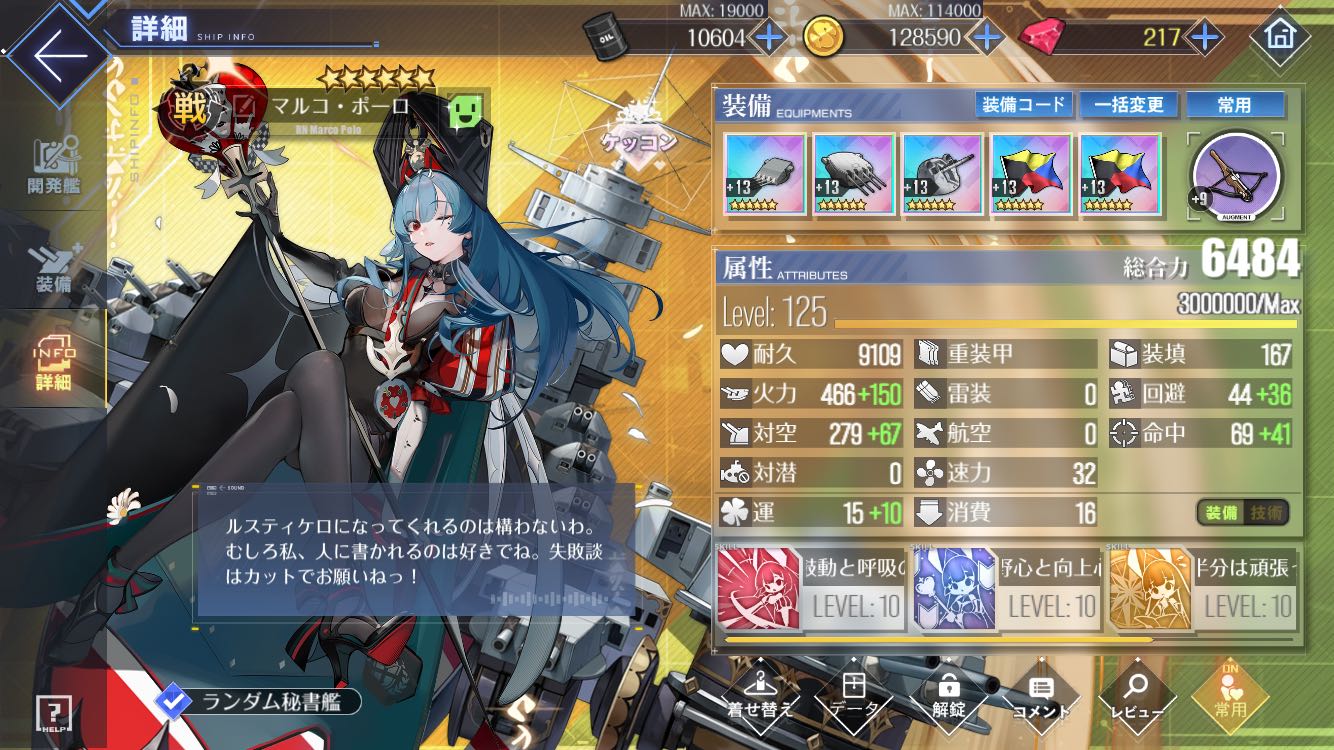Toggle the 装備/技術 attribute switch

coord(1242,513)
